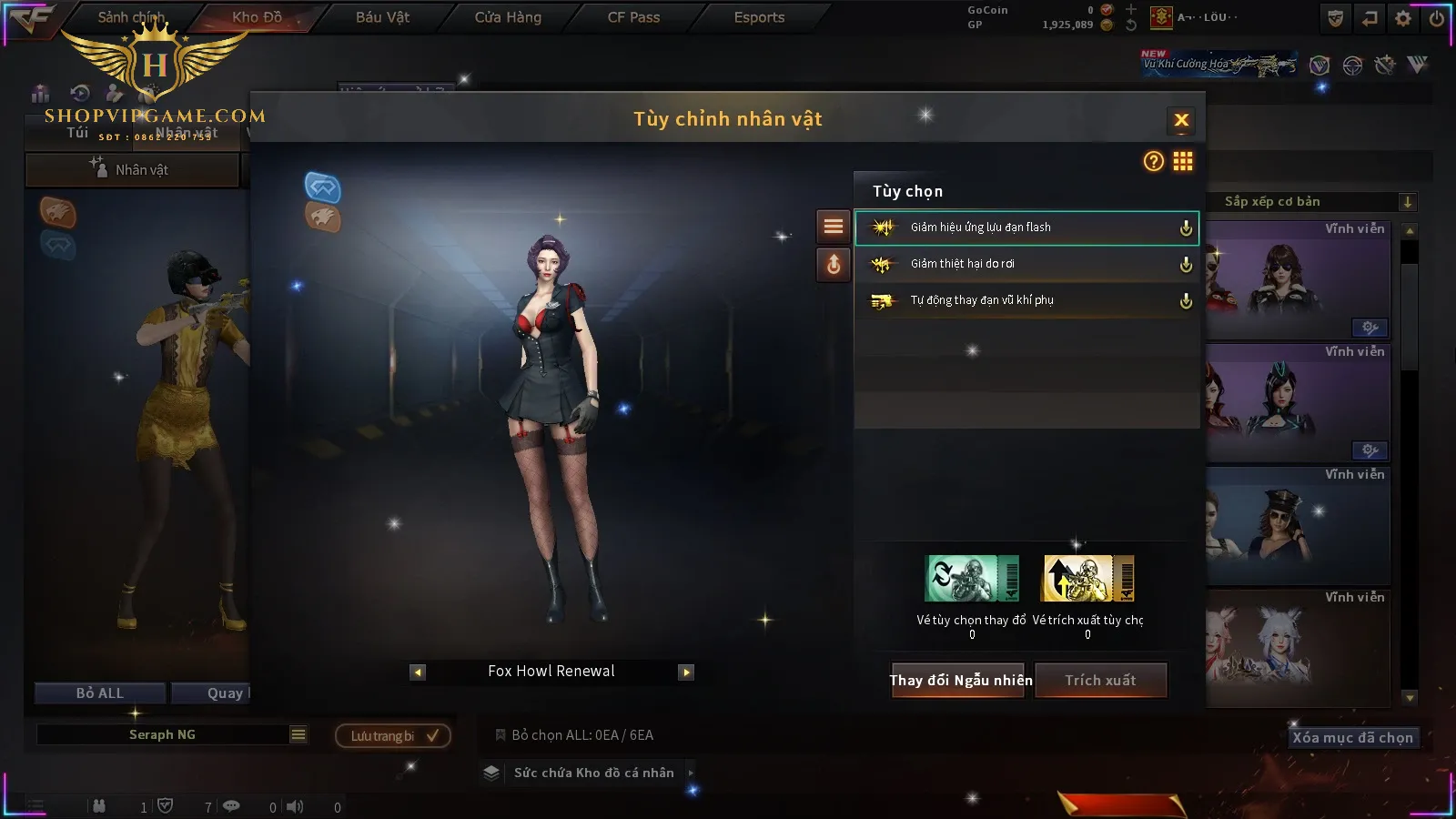This screenshot has width=1456, height=819.
Task: Show the previous character with left arrow
Action: click(x=418, y=672)
